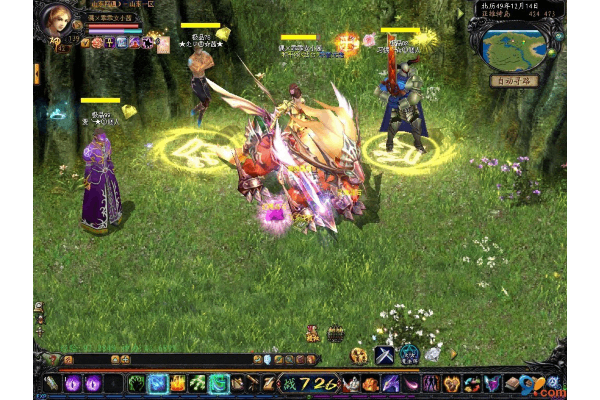Click the 自动寻路 auto-pathfinding button
The image size is (600, 400).
click(516, 80)
